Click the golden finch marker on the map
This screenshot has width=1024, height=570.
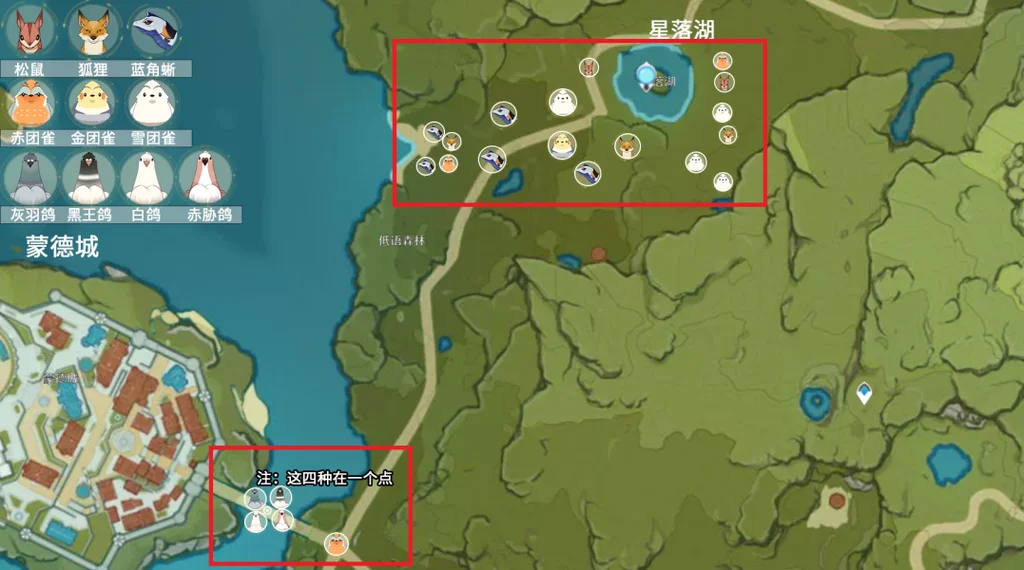coord(562,146)
